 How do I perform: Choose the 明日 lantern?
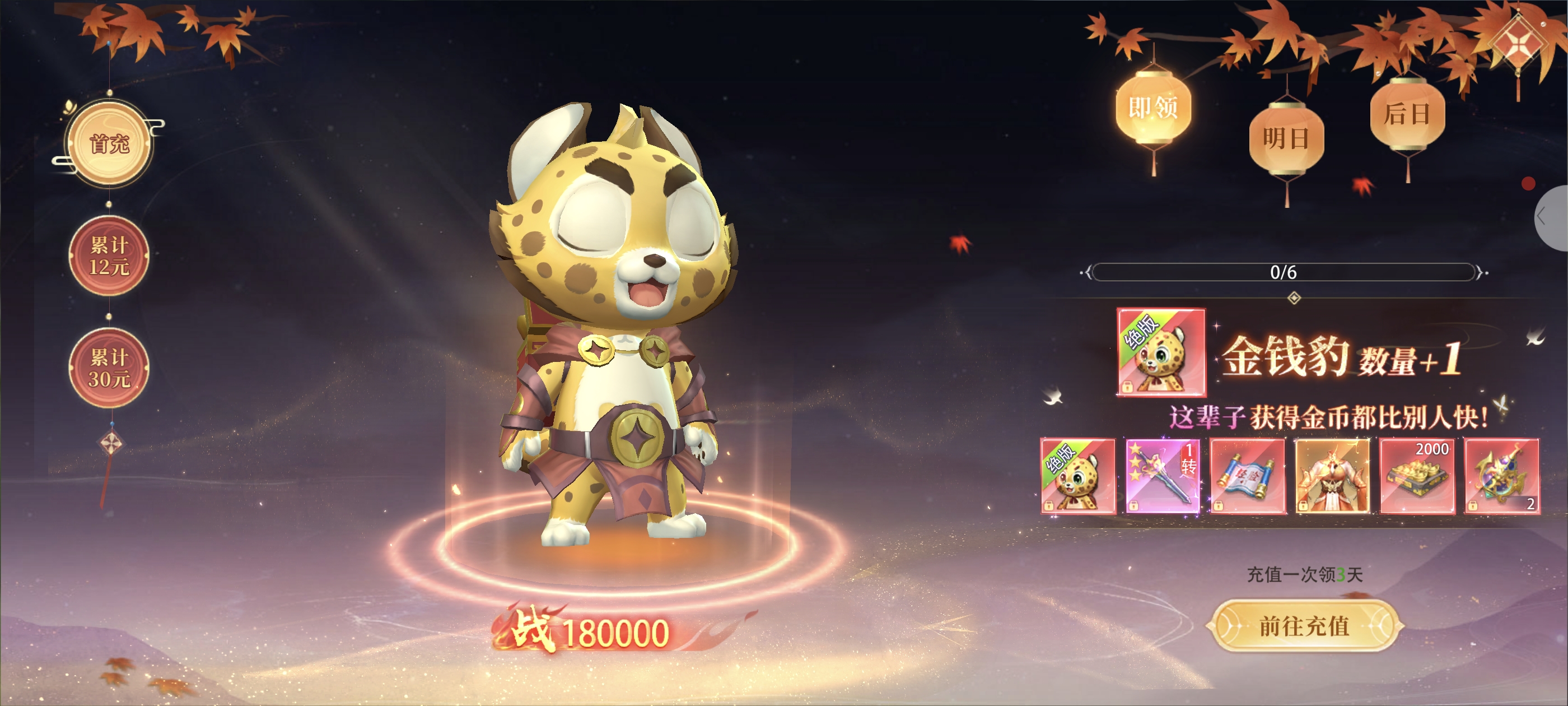tap(1286, 139)
